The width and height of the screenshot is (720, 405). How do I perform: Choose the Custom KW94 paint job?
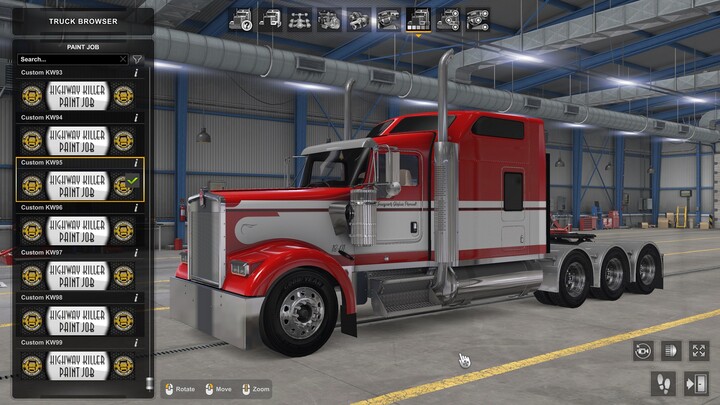click(x=78, y=141)
